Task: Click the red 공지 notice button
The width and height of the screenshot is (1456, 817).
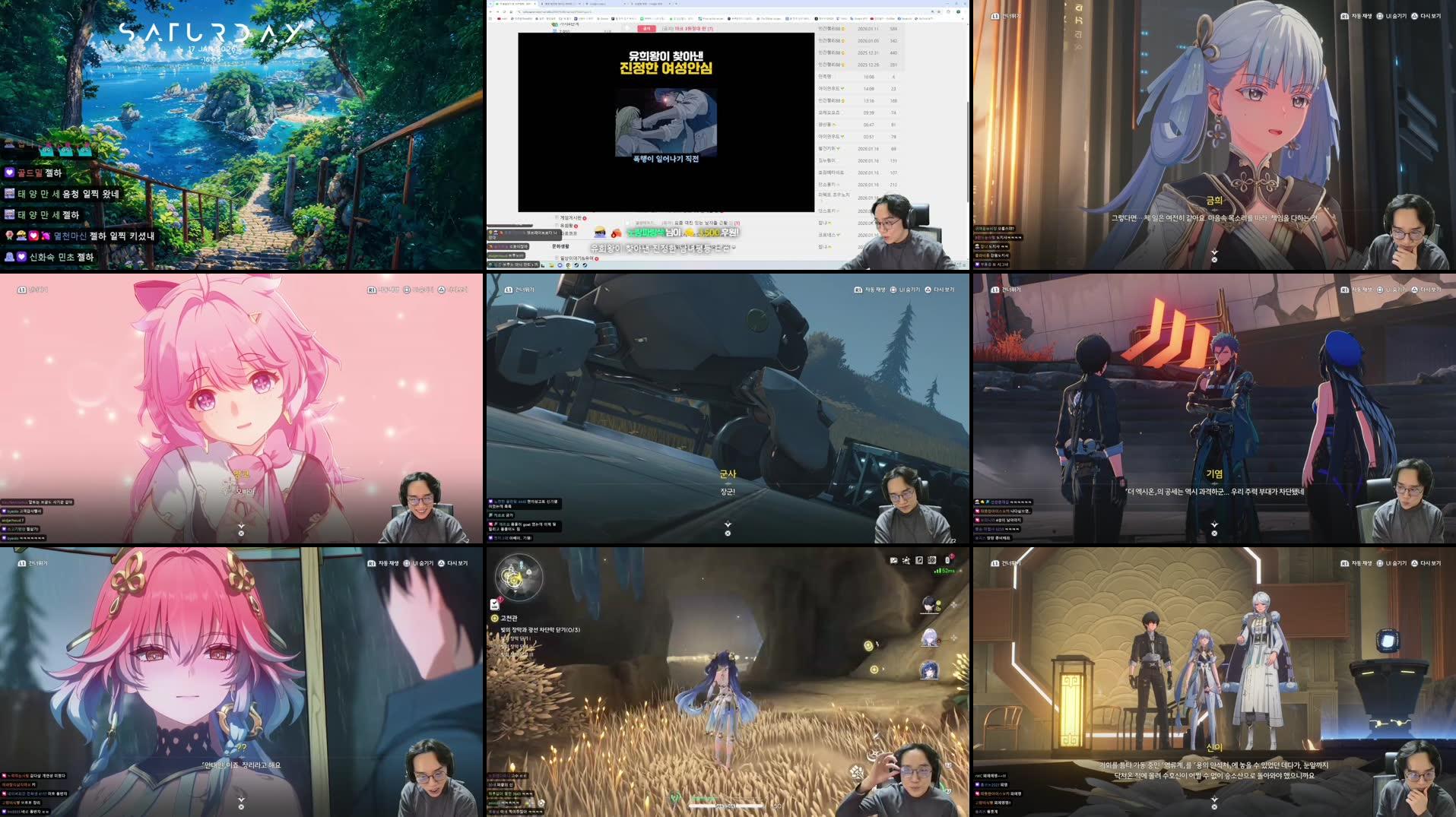Action: 646,29
